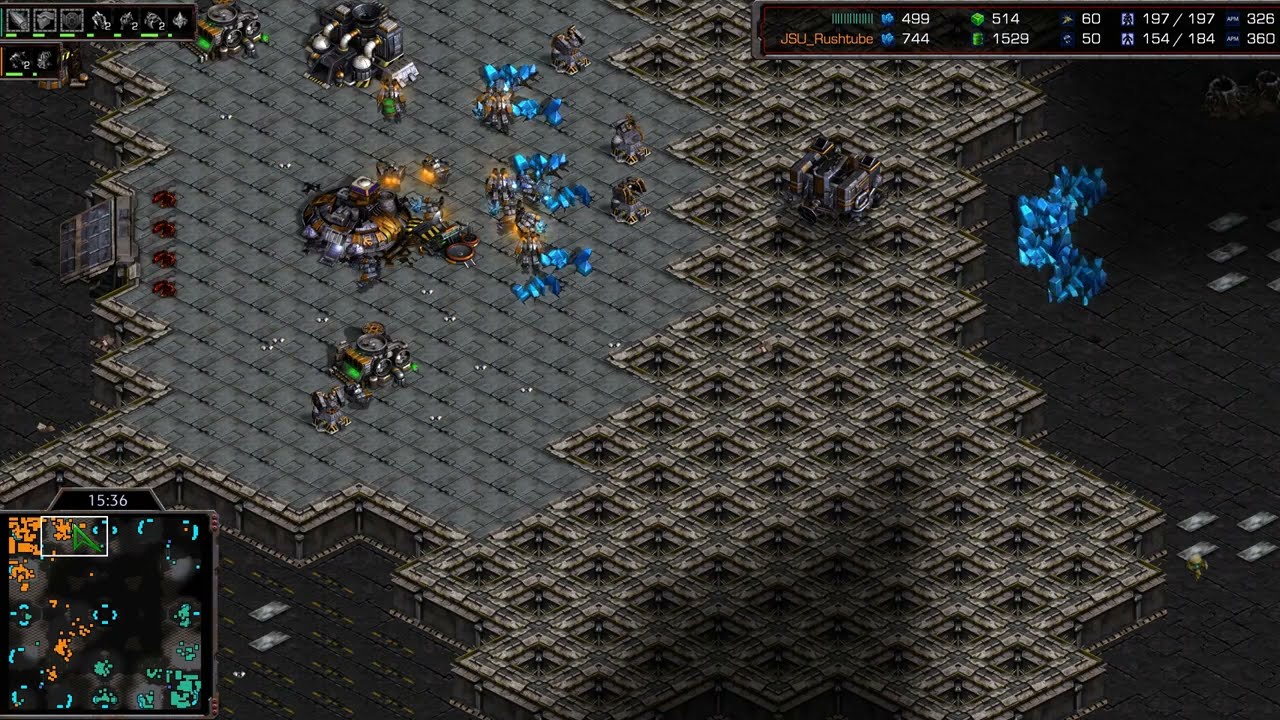Select the framed round shield upgrade icon
Screen dimensions: 1280x720
coord(71,20)
